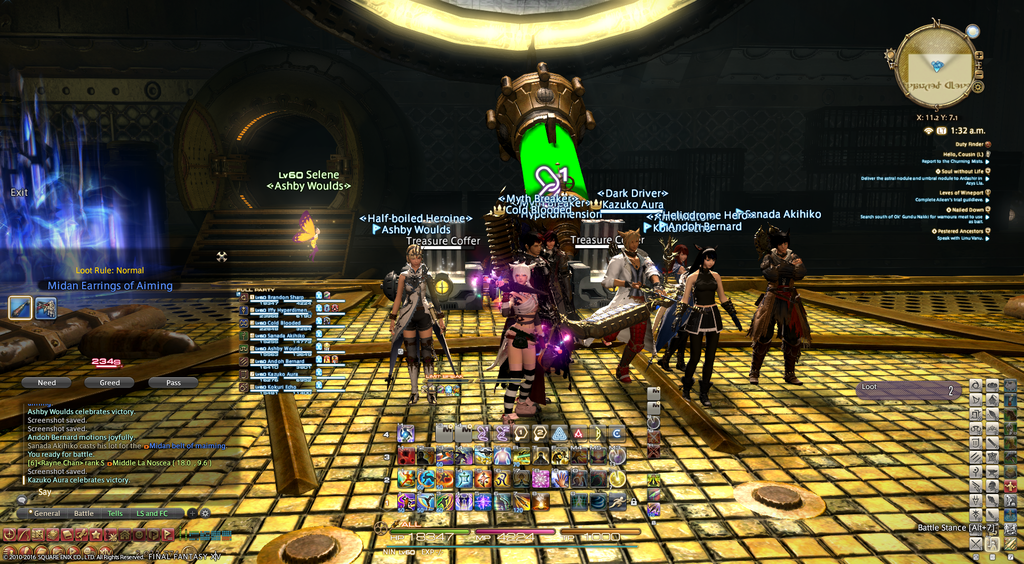Switch to the LS and FC tab
This screenshot has width=1024, height=564.
point(152,513)
